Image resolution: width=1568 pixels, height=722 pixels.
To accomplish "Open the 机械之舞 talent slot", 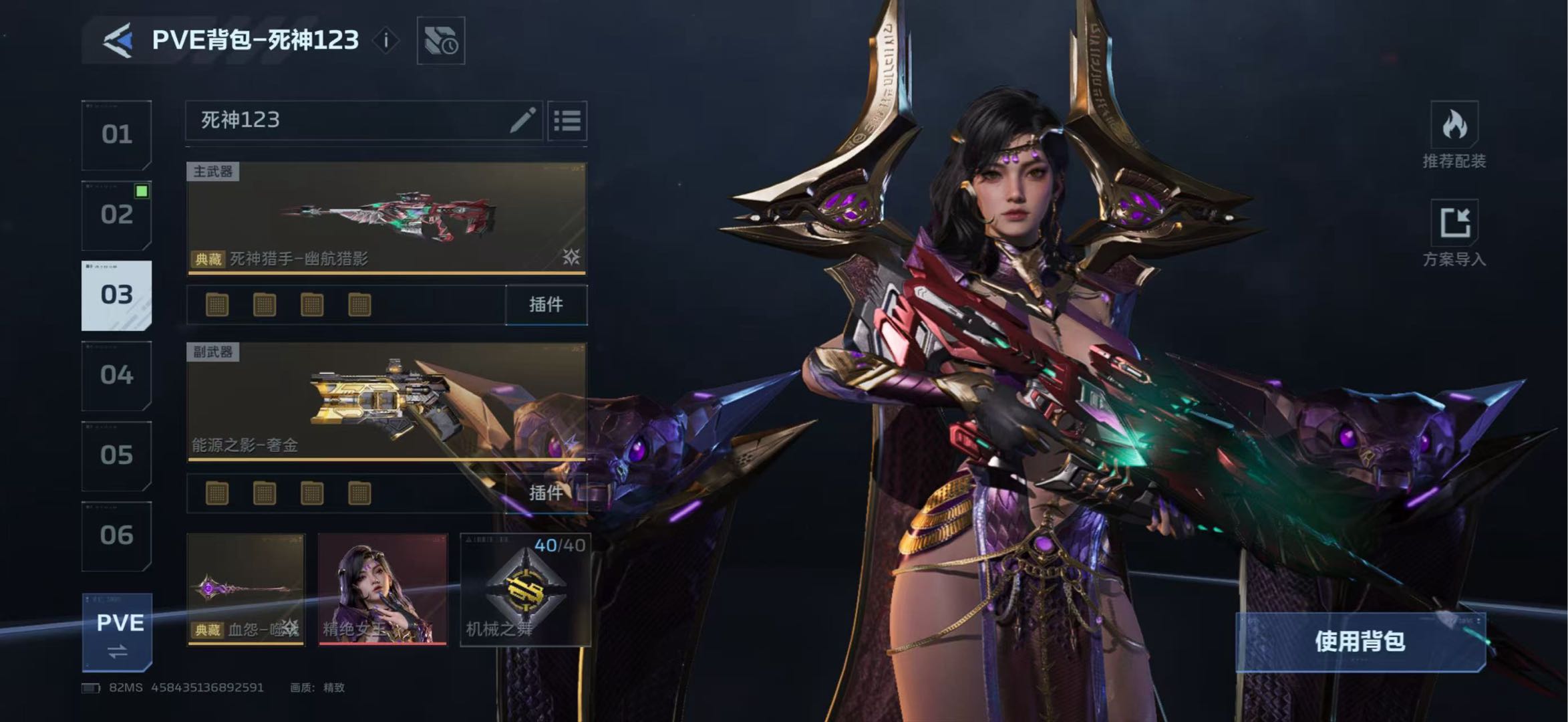I will pos(525,590).
